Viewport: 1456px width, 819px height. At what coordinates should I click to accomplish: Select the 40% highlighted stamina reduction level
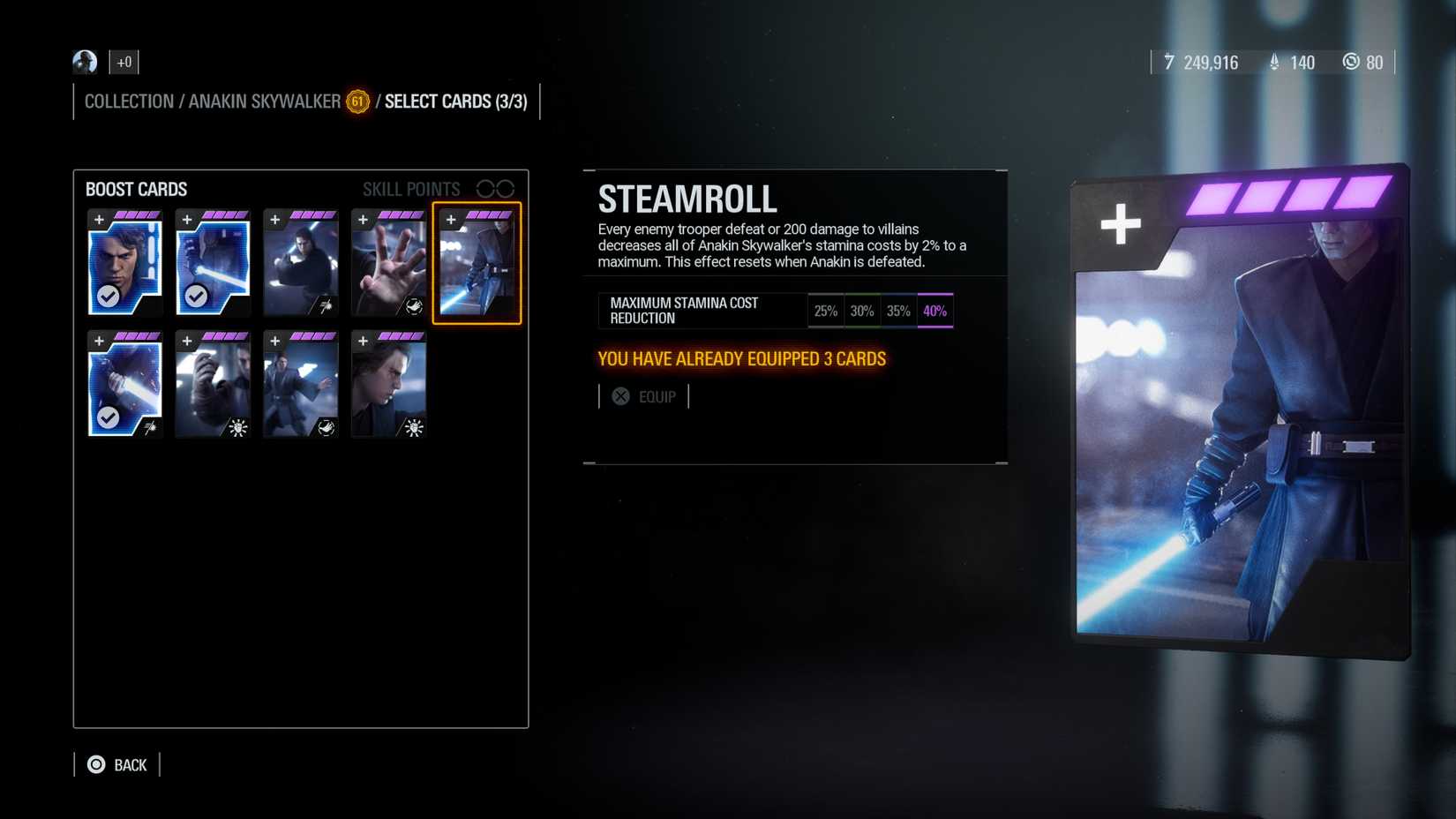pos(935,310)
